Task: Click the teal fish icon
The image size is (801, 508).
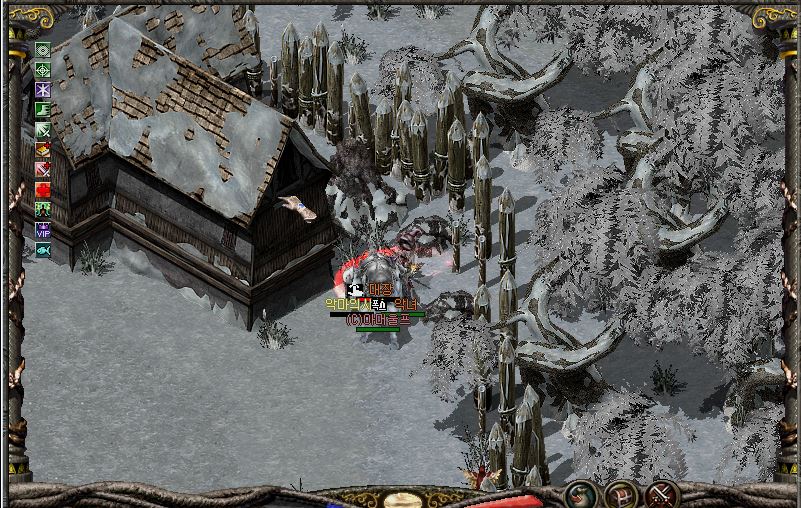Action: coord(43,250)
